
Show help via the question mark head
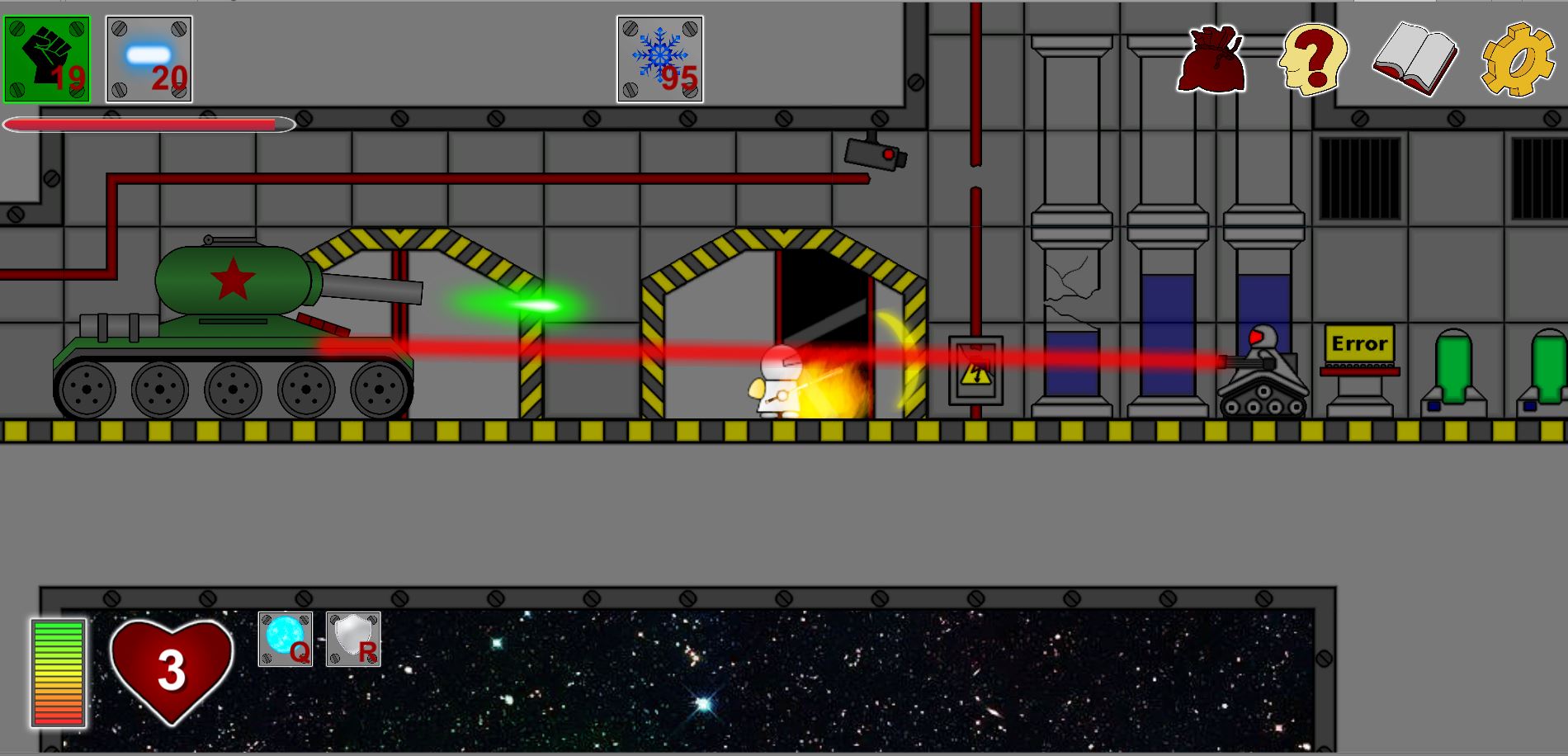click(x=1312, y=58)
